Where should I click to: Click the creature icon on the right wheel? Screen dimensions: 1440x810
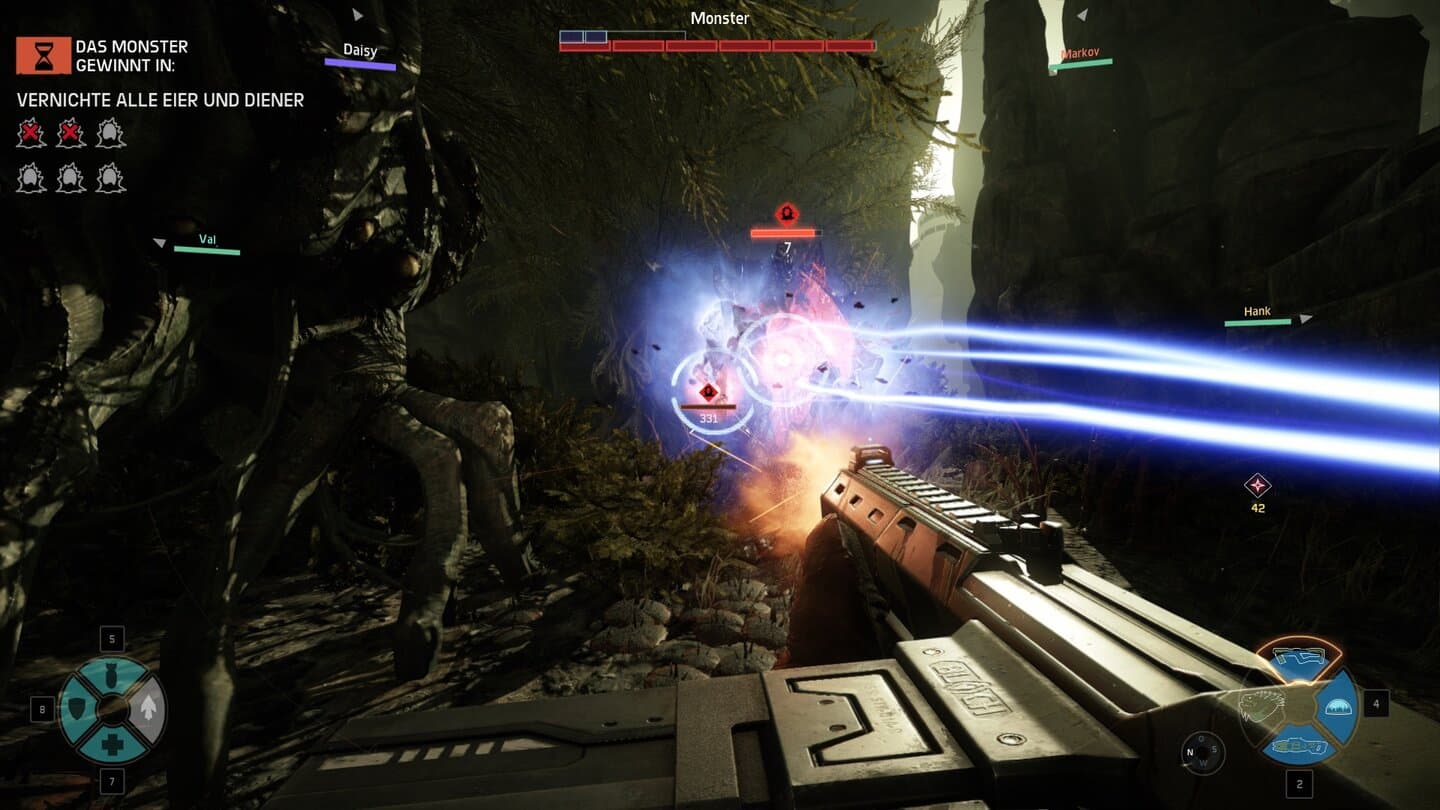[1257, 704]
